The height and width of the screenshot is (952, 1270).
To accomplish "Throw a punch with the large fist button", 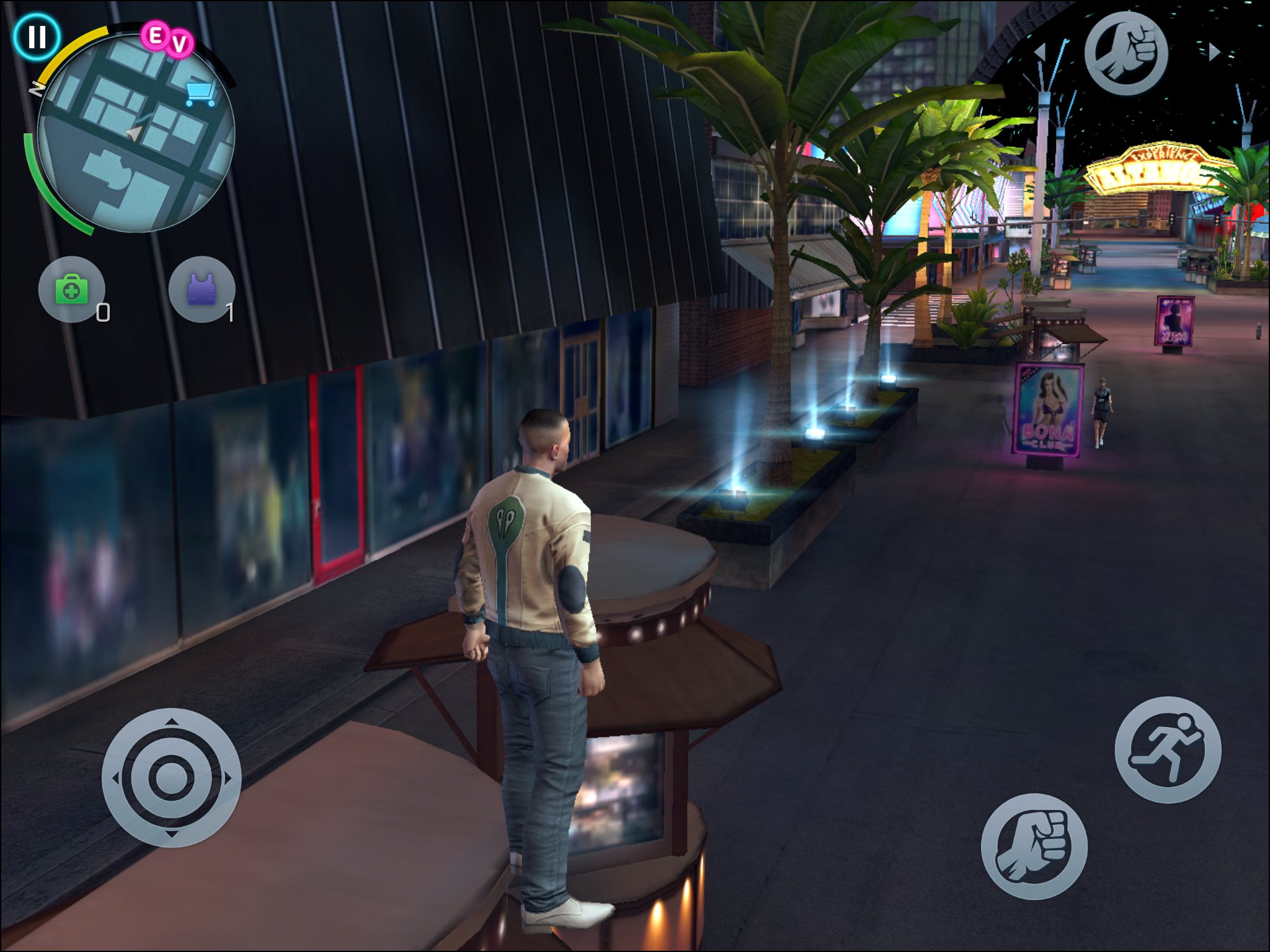I will pyautogui.click(x=1034, y=846).
